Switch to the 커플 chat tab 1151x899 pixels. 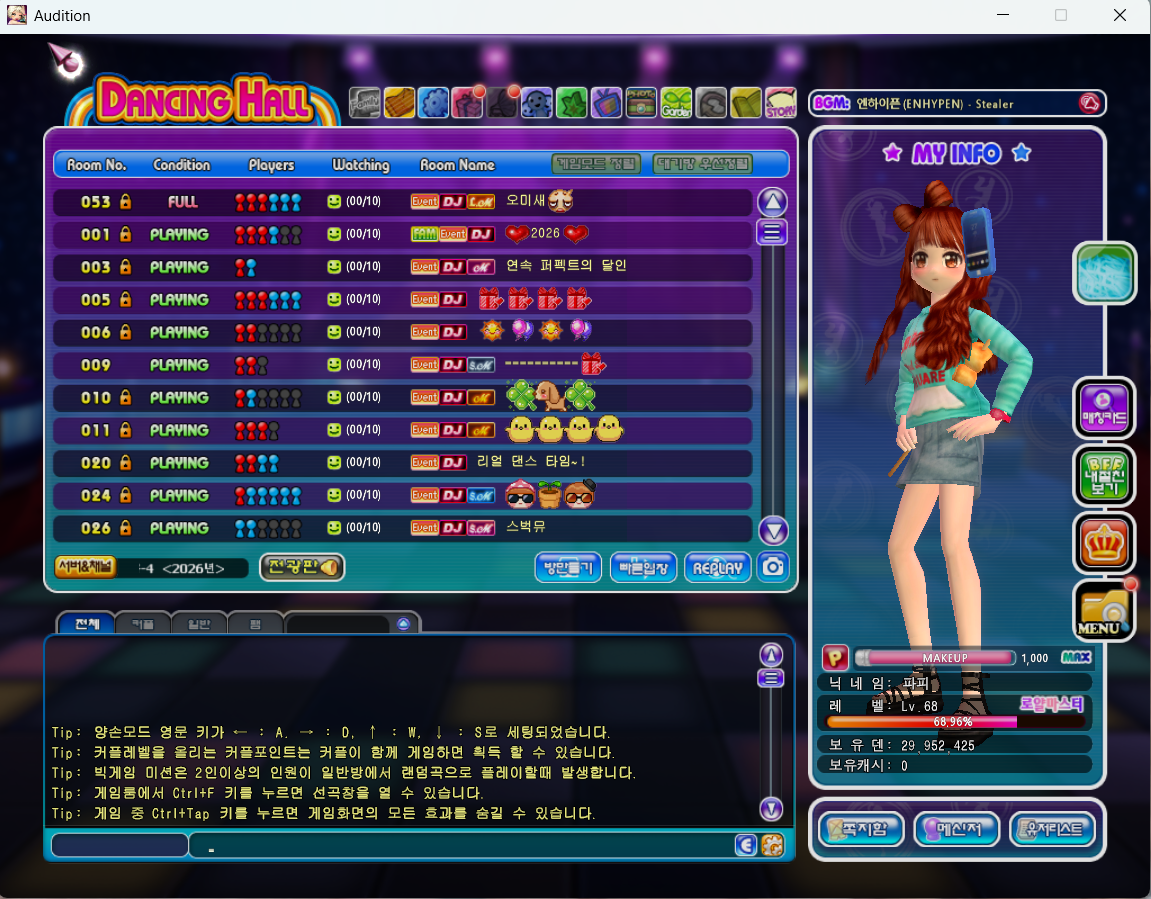point(143,624)
